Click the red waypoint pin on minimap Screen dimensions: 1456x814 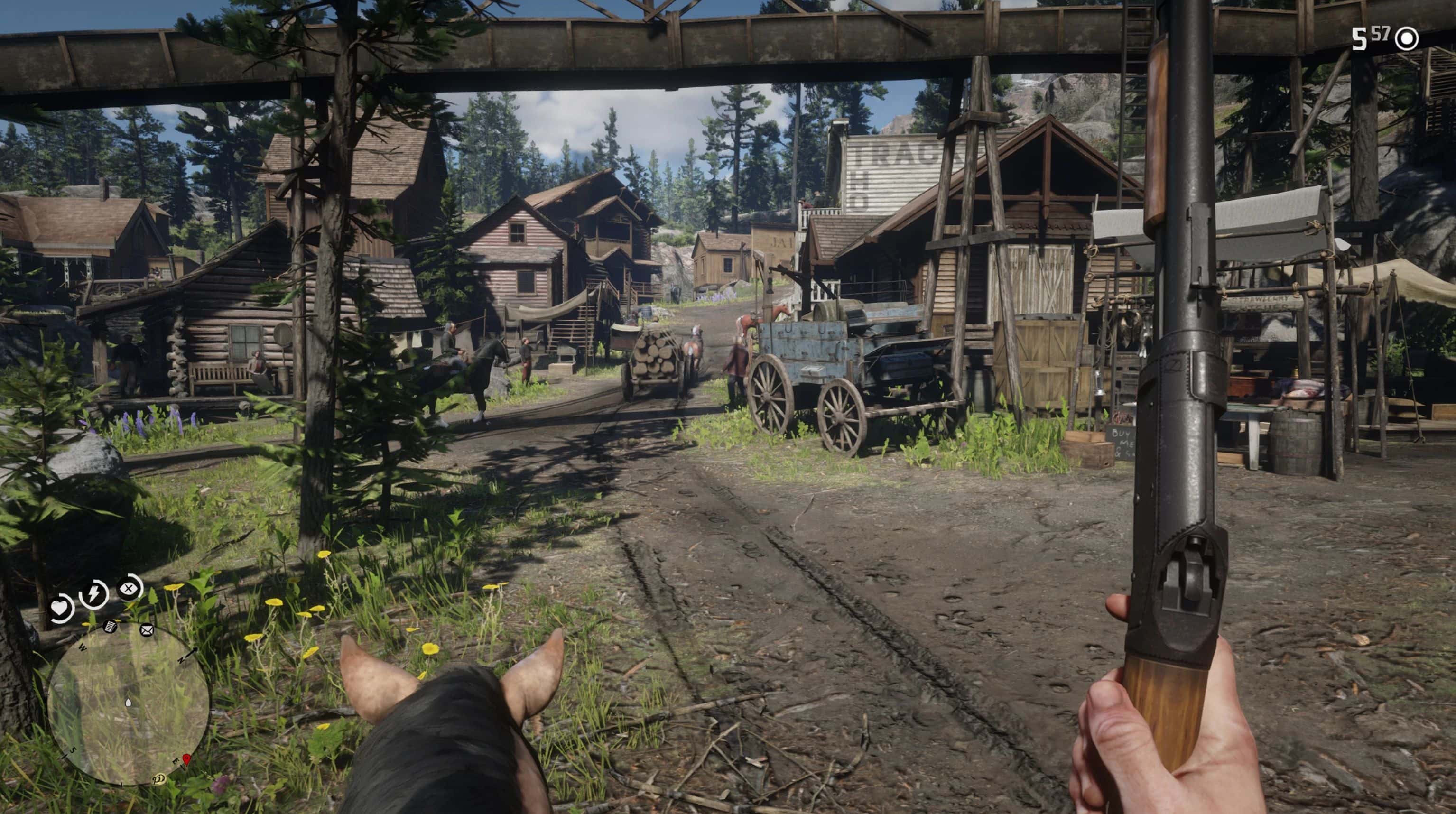(x=186, y=759)
